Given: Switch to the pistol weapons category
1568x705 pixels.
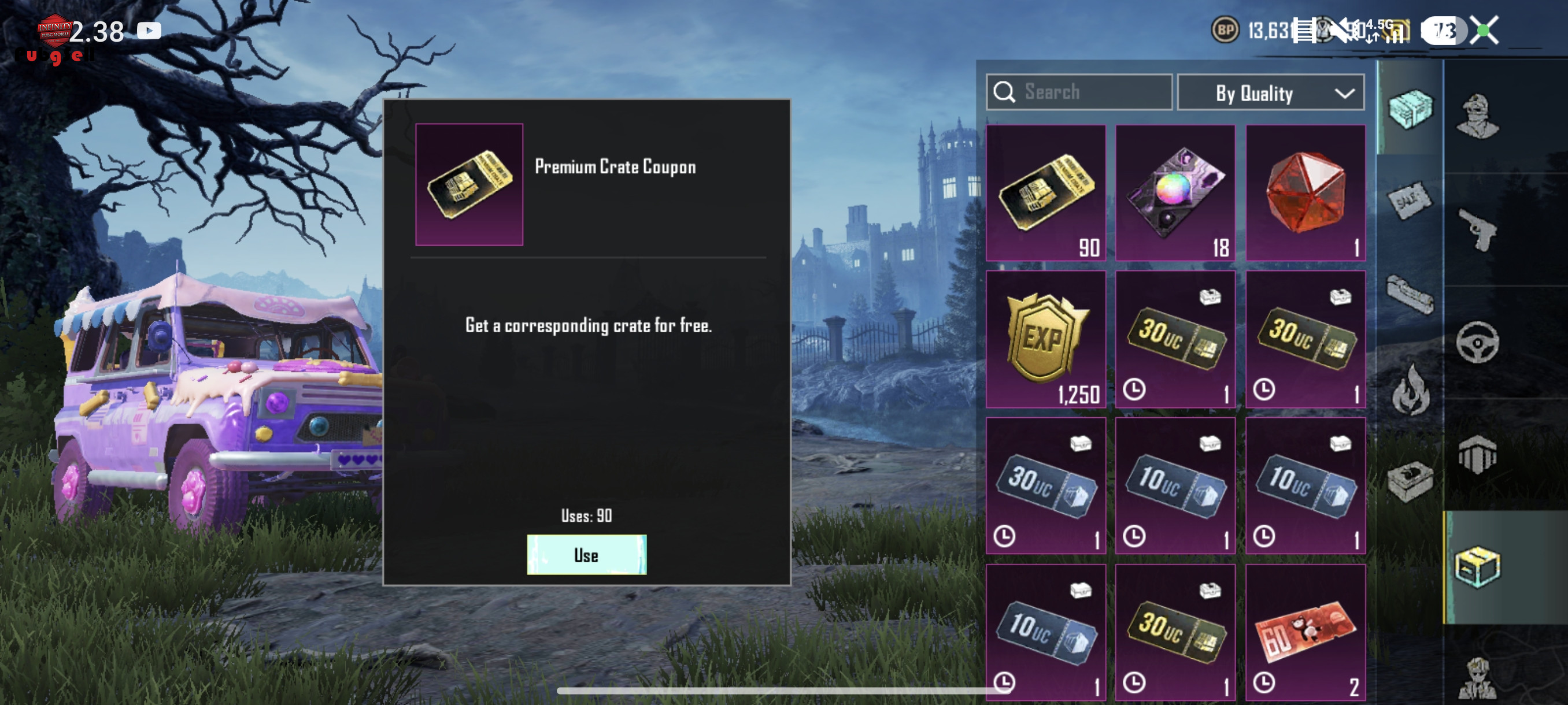Looking at the screenshot, I should 1477,229.
